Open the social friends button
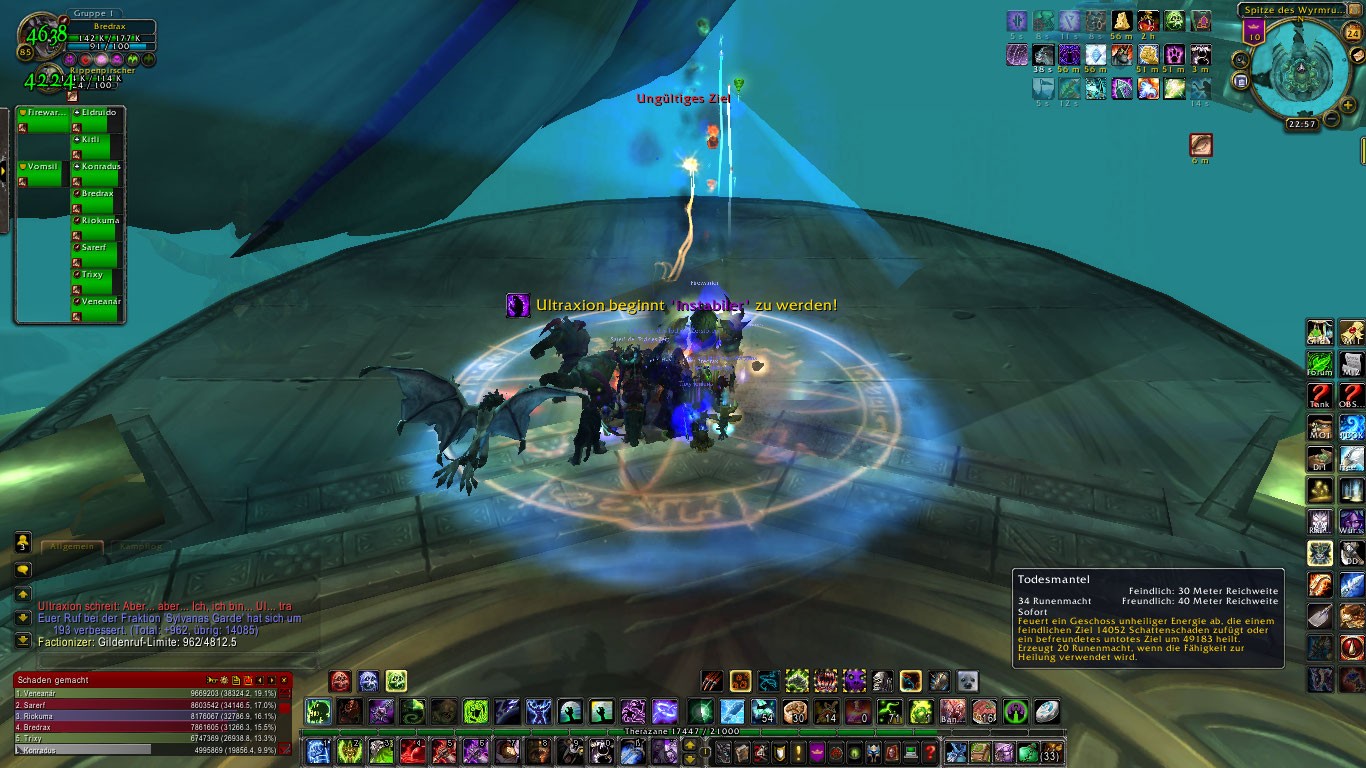 23,542
